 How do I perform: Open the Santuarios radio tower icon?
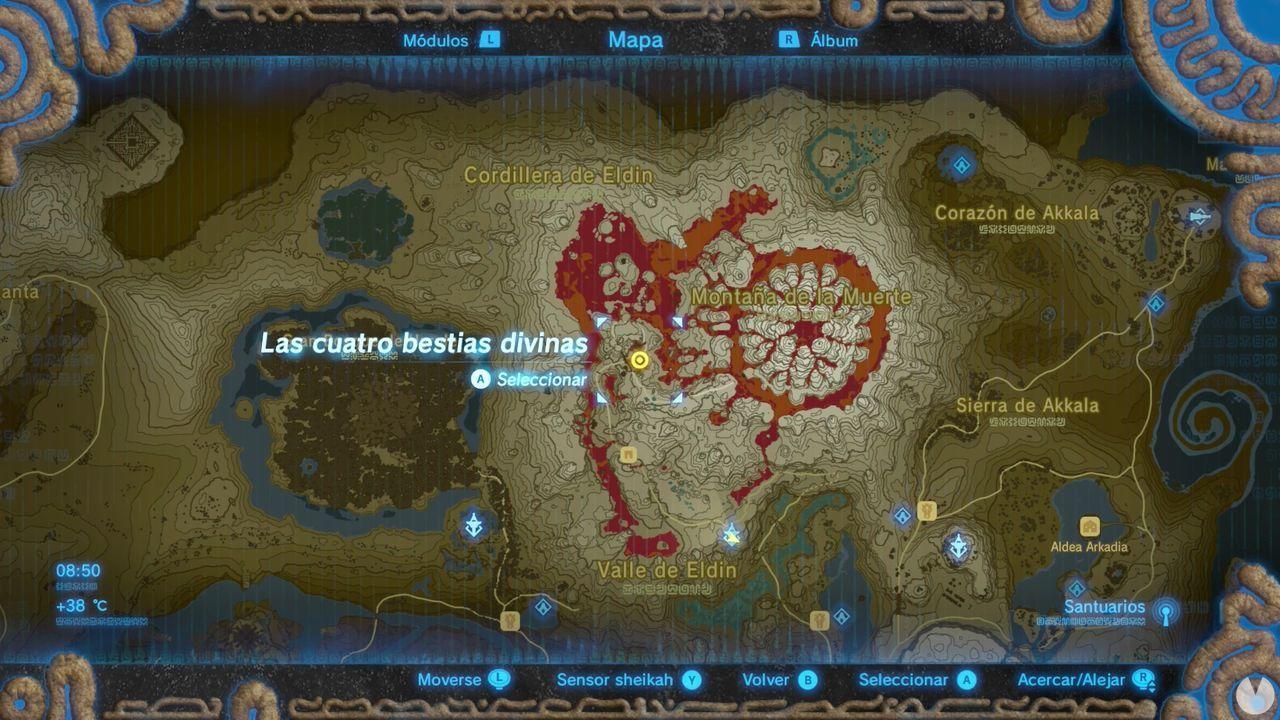point(1165,612)
